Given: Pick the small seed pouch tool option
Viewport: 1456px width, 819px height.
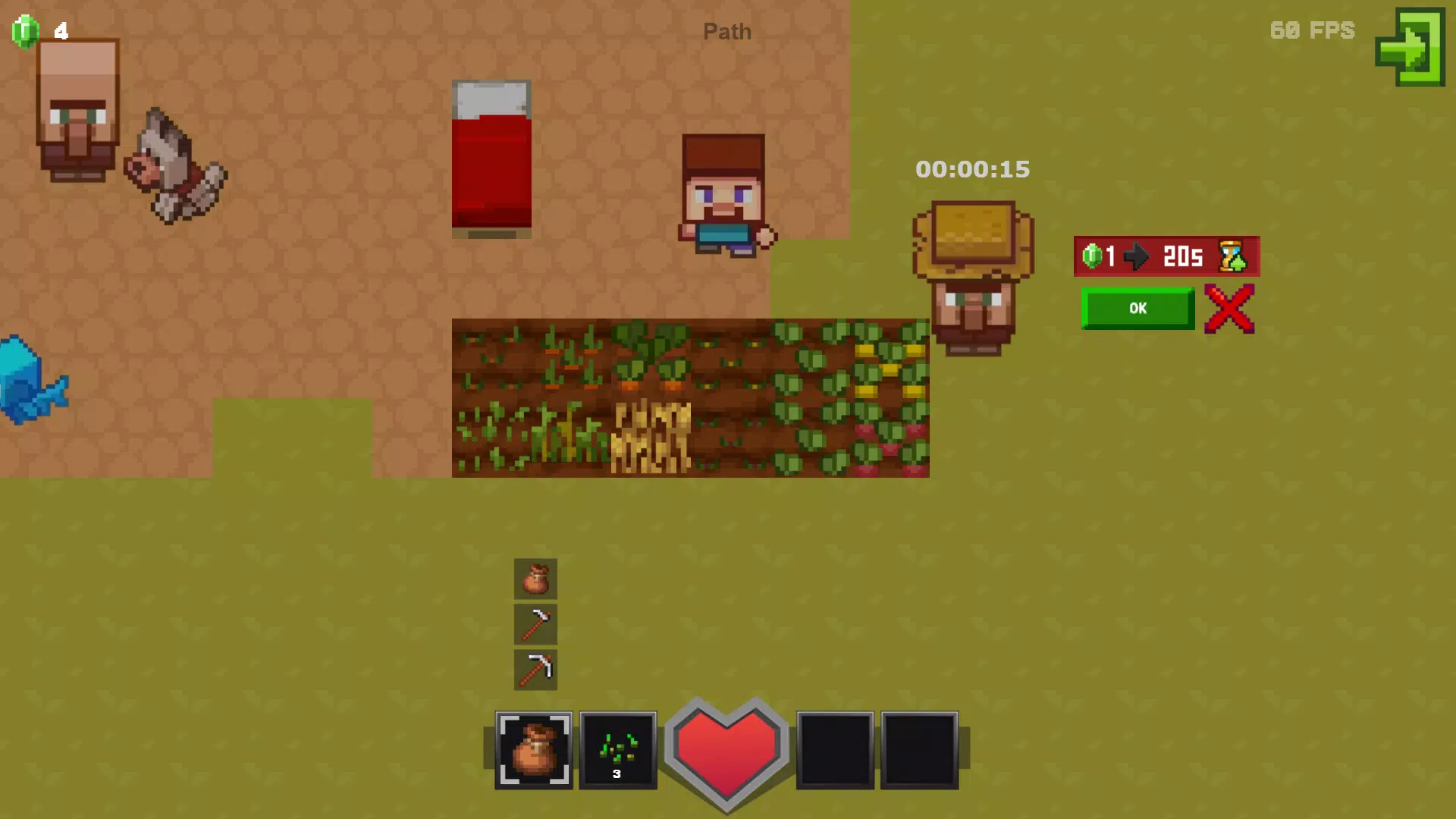Looking at the screenshot, I should coord(535,579).
